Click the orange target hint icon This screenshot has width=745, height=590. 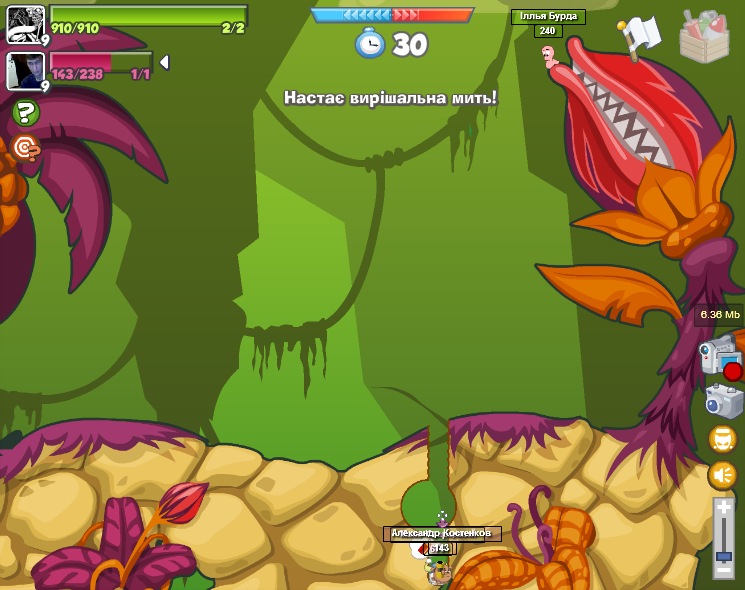[25, 148]
